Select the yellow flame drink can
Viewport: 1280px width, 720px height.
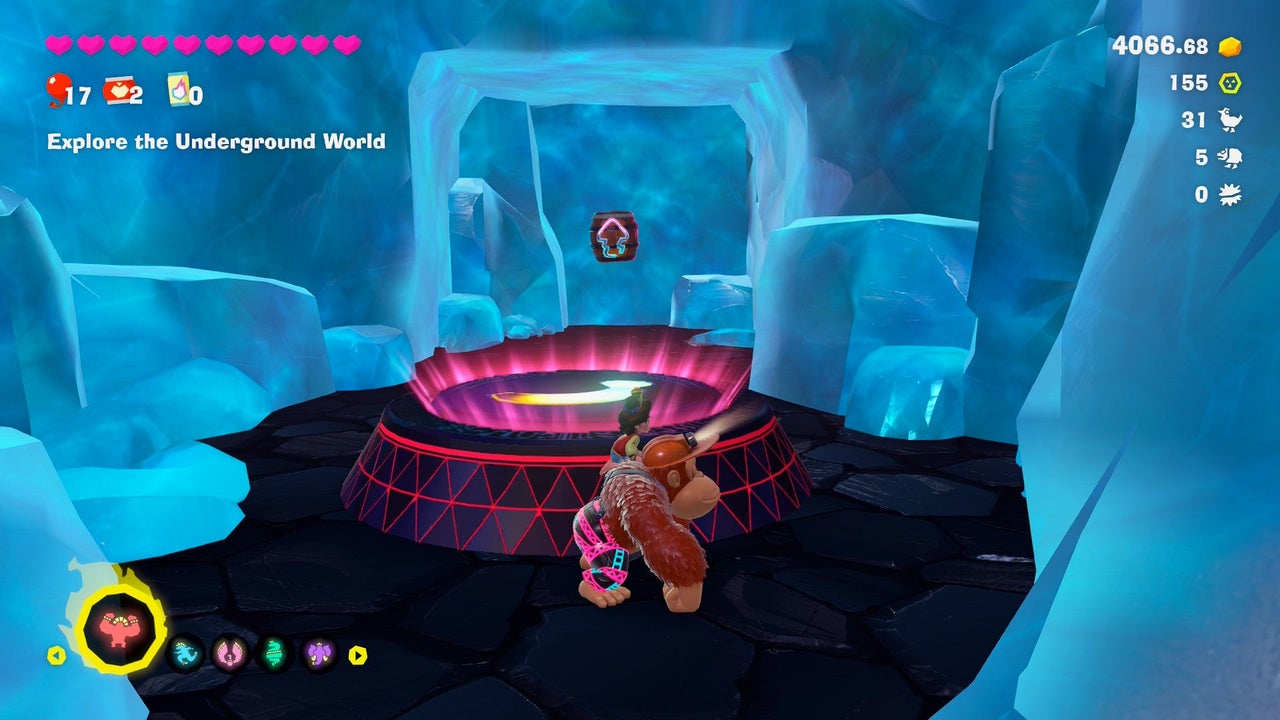pyautogui.click(x=179, y=90)
